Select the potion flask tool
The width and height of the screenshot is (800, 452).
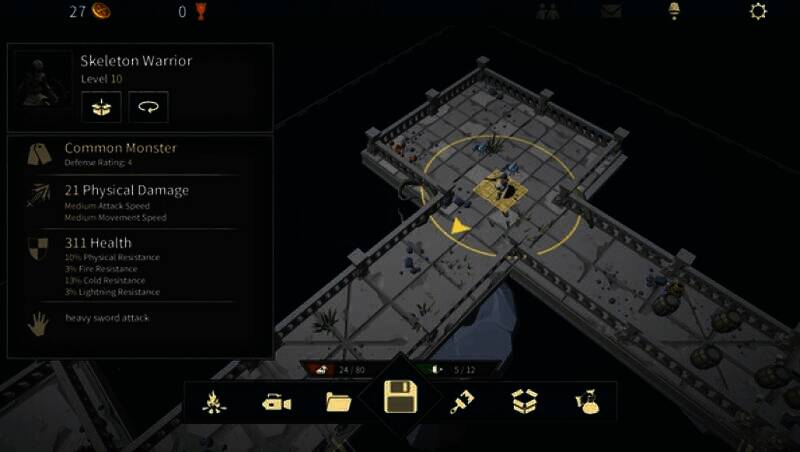coord(585,402)
